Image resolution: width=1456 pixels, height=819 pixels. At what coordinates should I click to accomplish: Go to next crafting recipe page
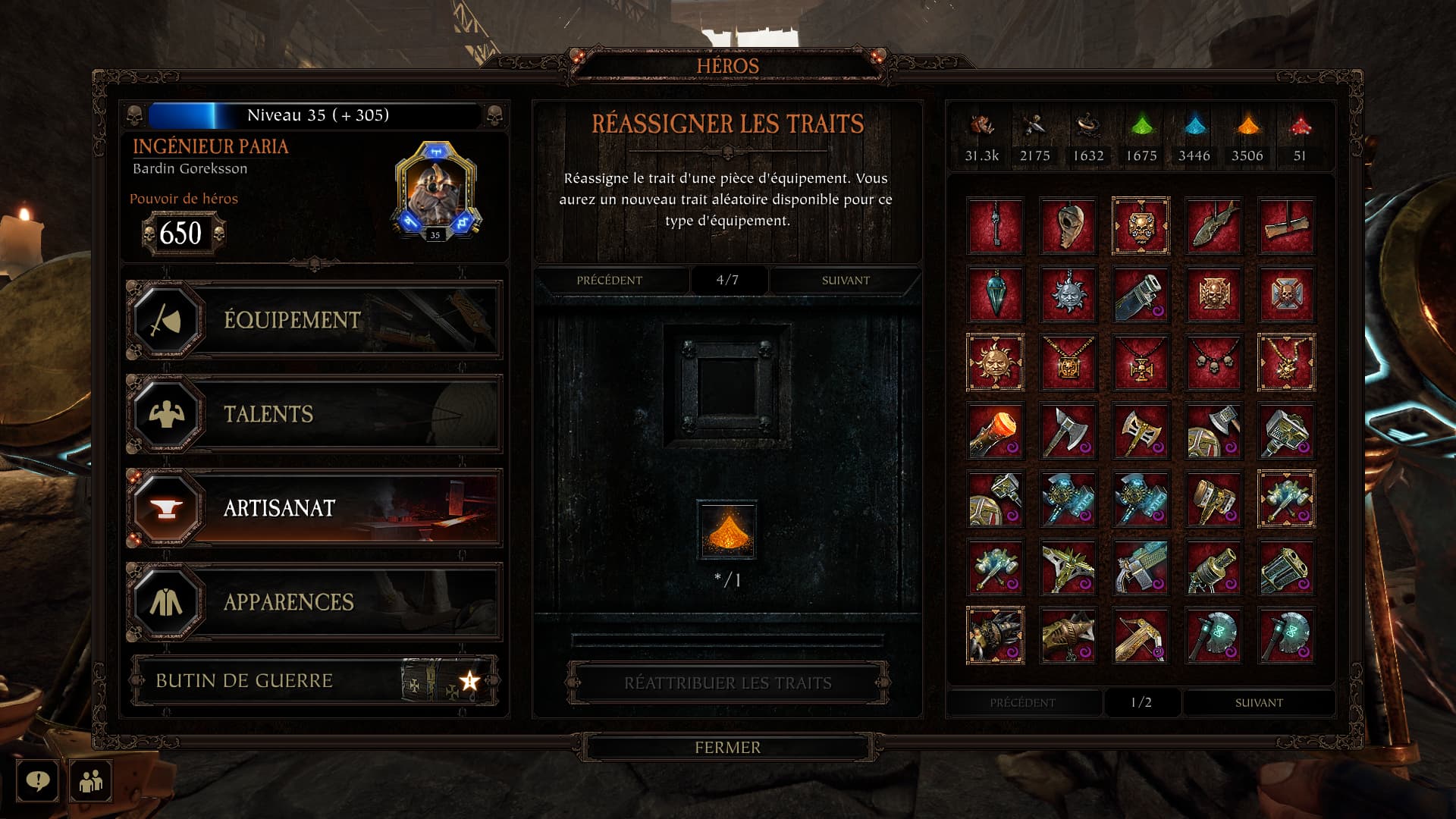(846, 281)
